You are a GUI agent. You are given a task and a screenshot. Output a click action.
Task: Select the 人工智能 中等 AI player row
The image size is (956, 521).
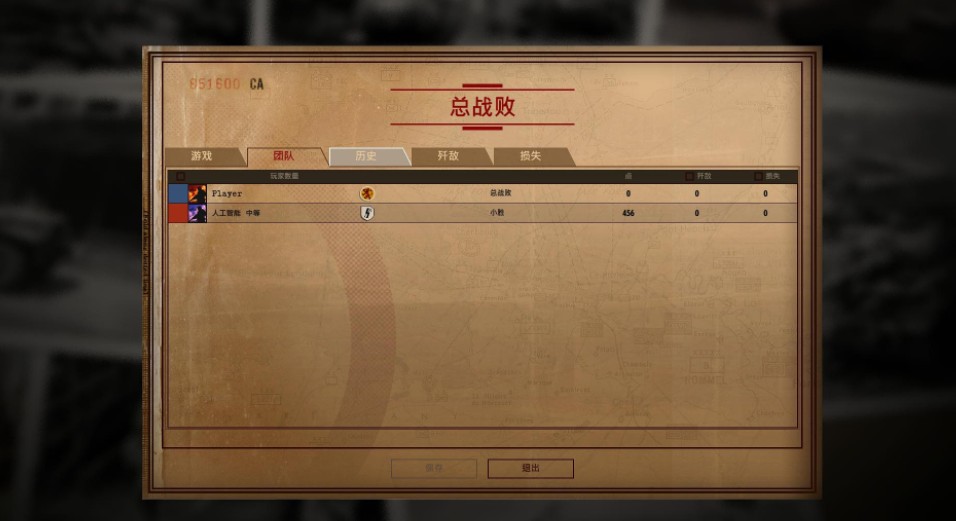pos(480,213)
